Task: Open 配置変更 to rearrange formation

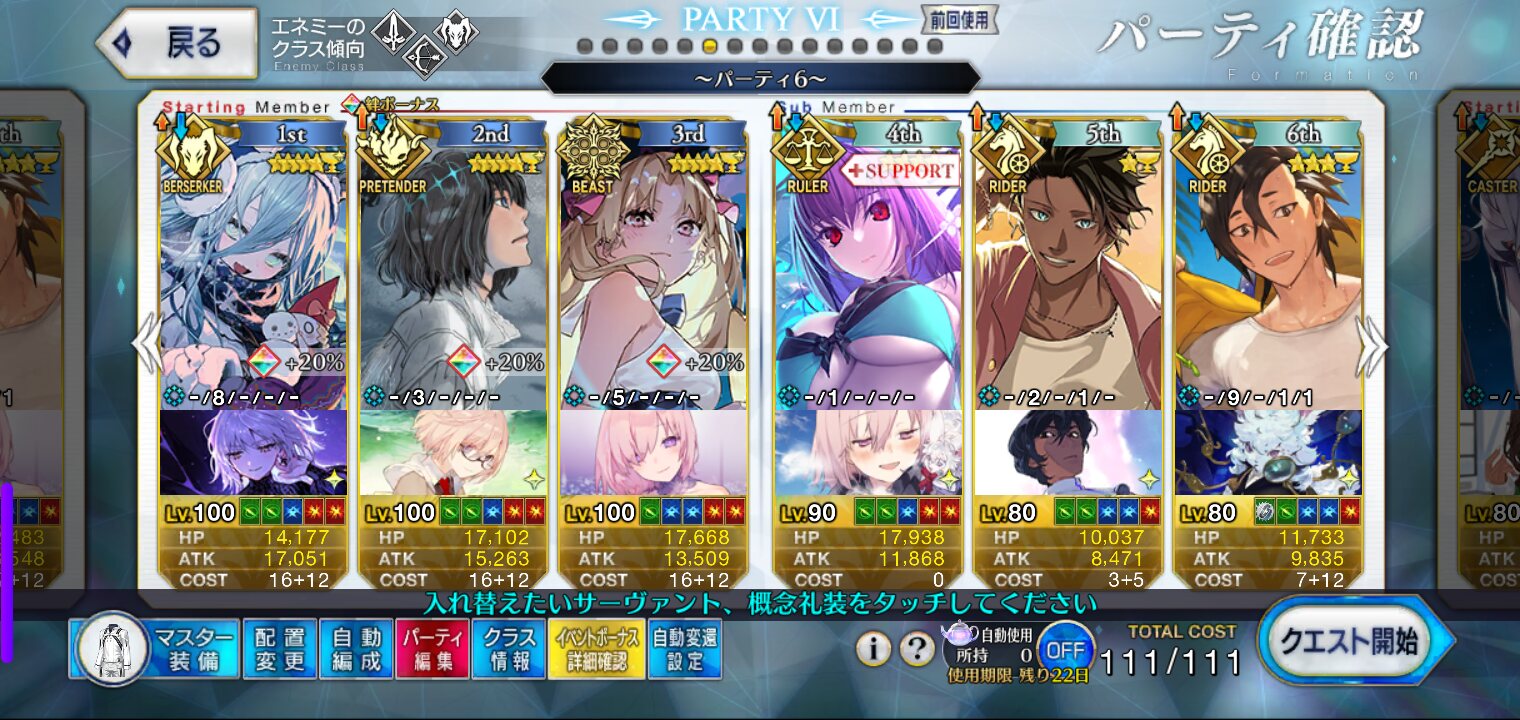Action: pos(279,649)
